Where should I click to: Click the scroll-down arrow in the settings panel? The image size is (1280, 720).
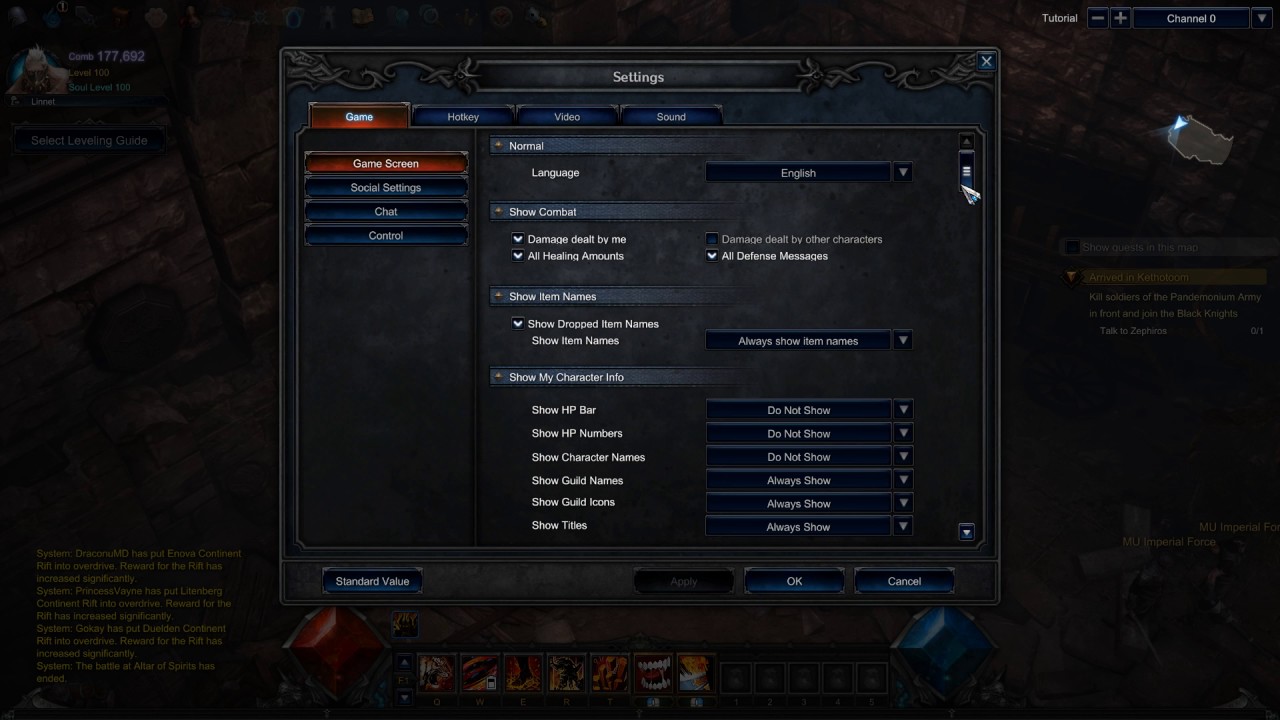tap(965, 531)
